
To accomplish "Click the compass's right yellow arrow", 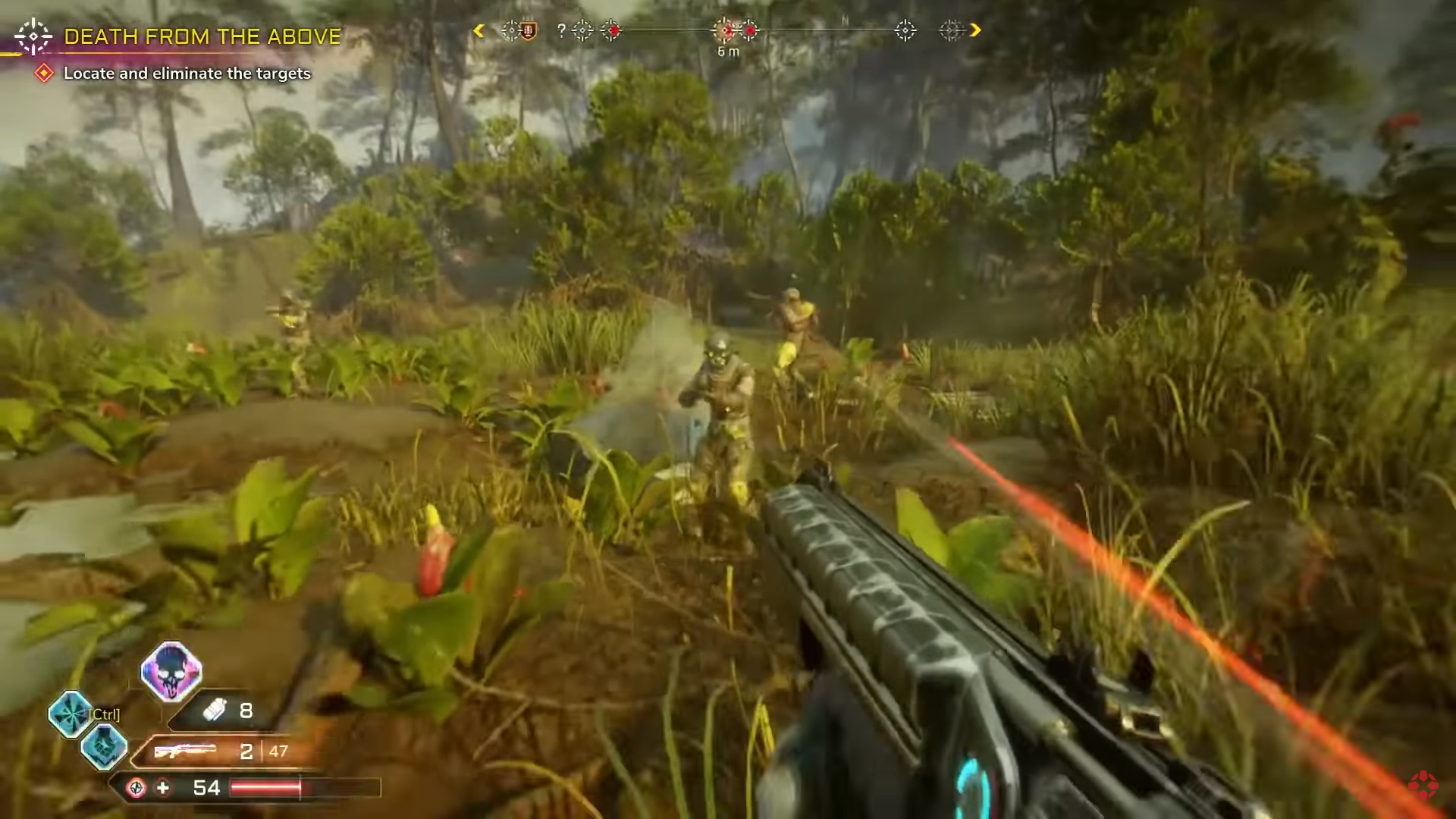I will (x=975, y=30).
